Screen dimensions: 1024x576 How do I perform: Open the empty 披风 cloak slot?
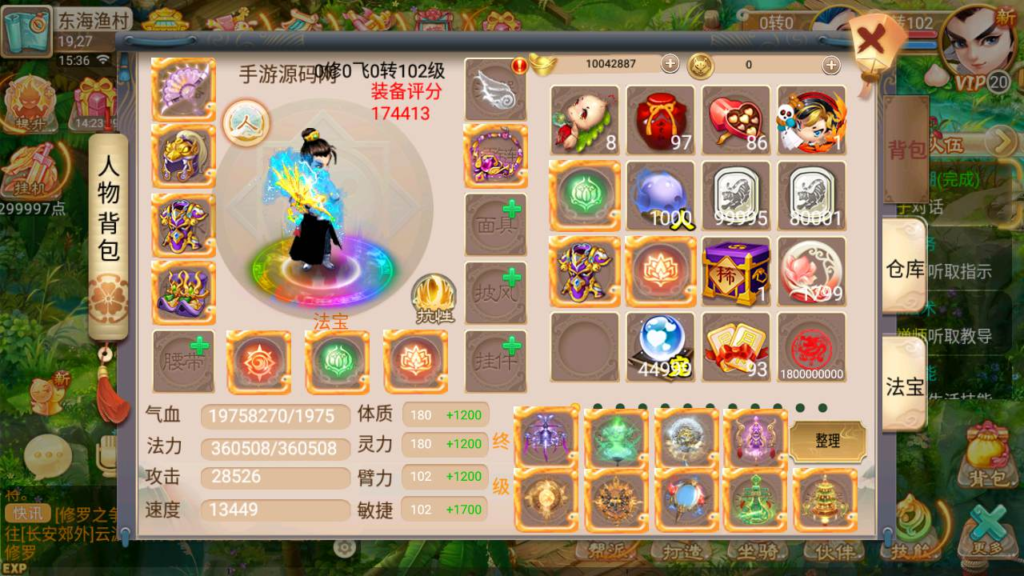[496, 292]
